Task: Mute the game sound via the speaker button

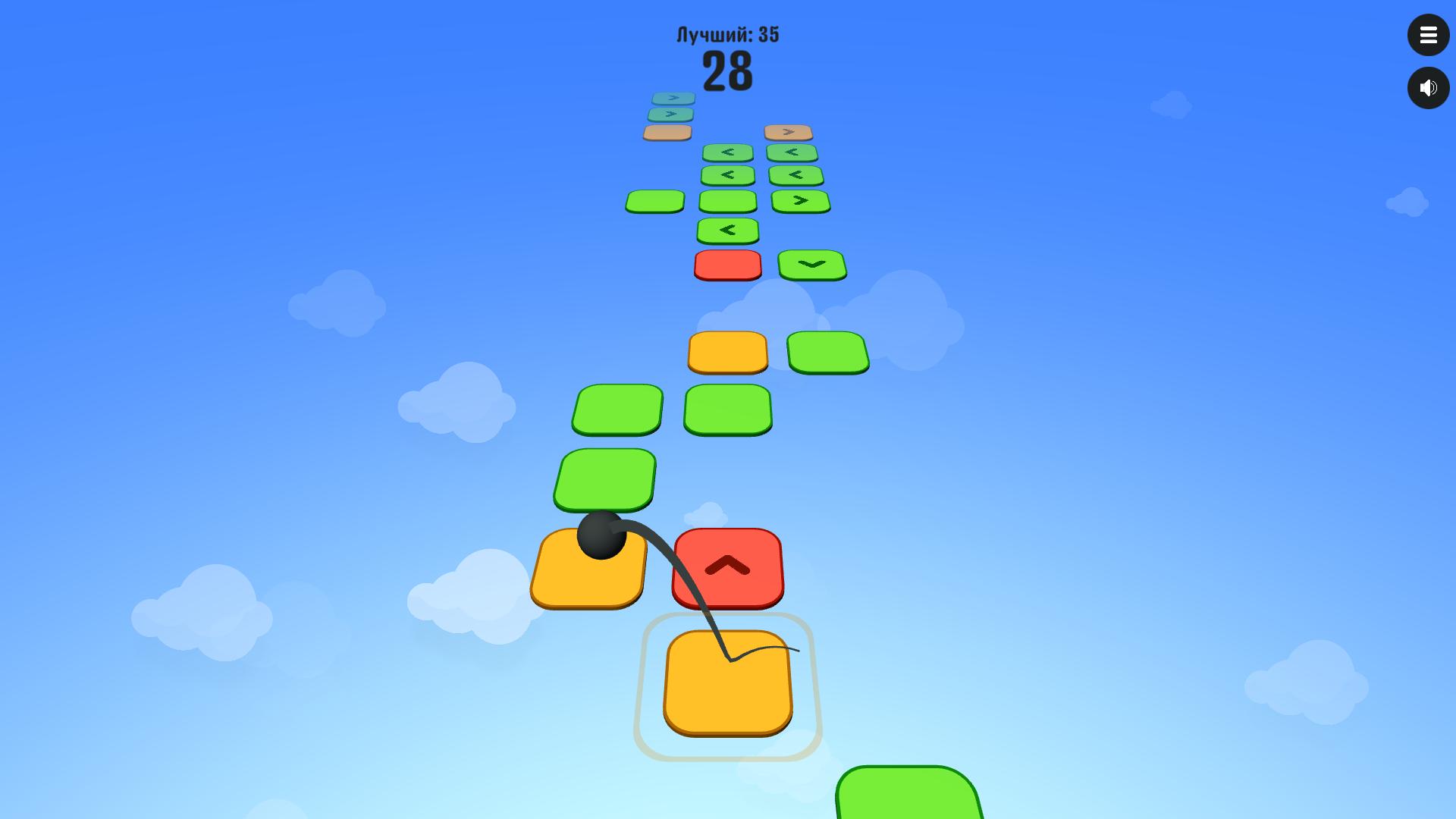Action: [1429, 87]
